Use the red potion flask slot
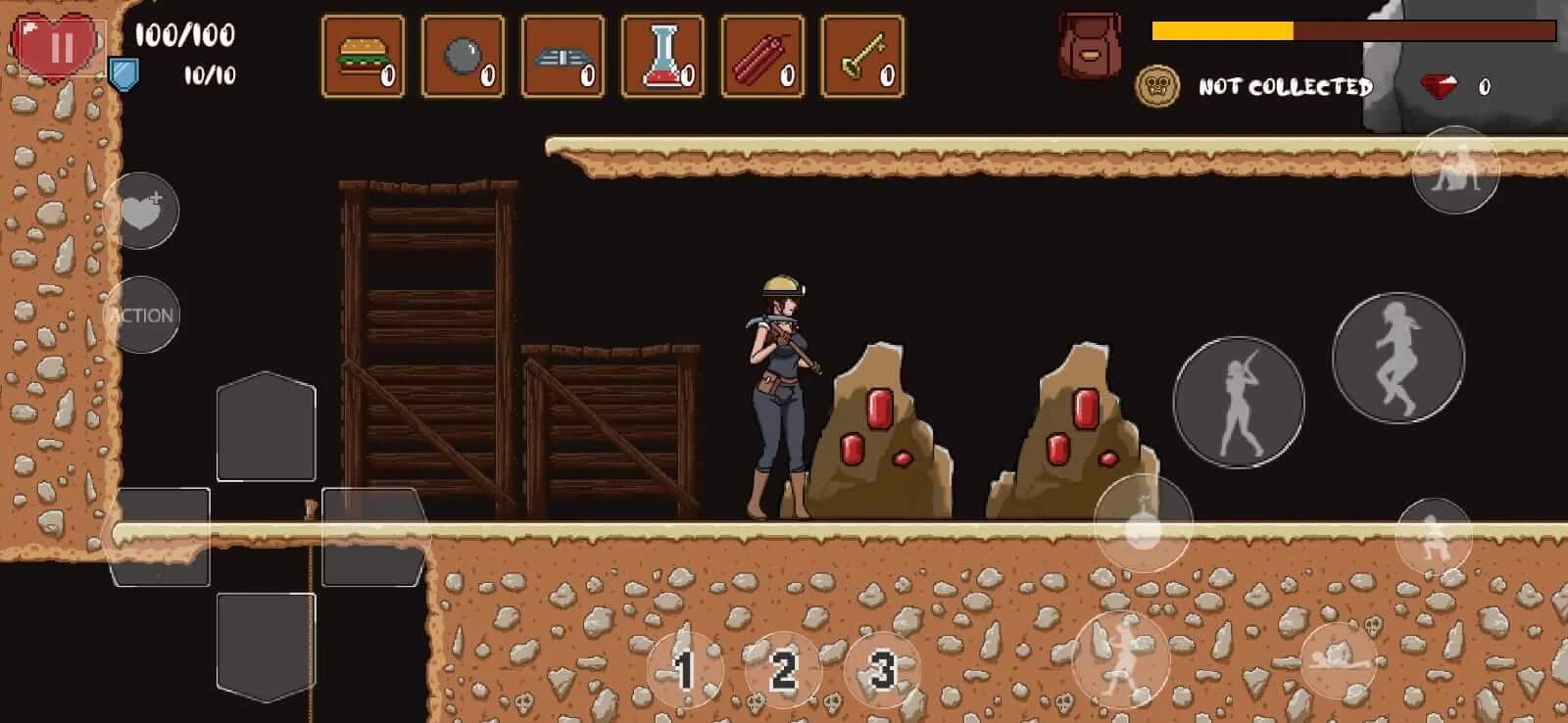This screenshot has width=1568, height=723. [x=662, y=57]
